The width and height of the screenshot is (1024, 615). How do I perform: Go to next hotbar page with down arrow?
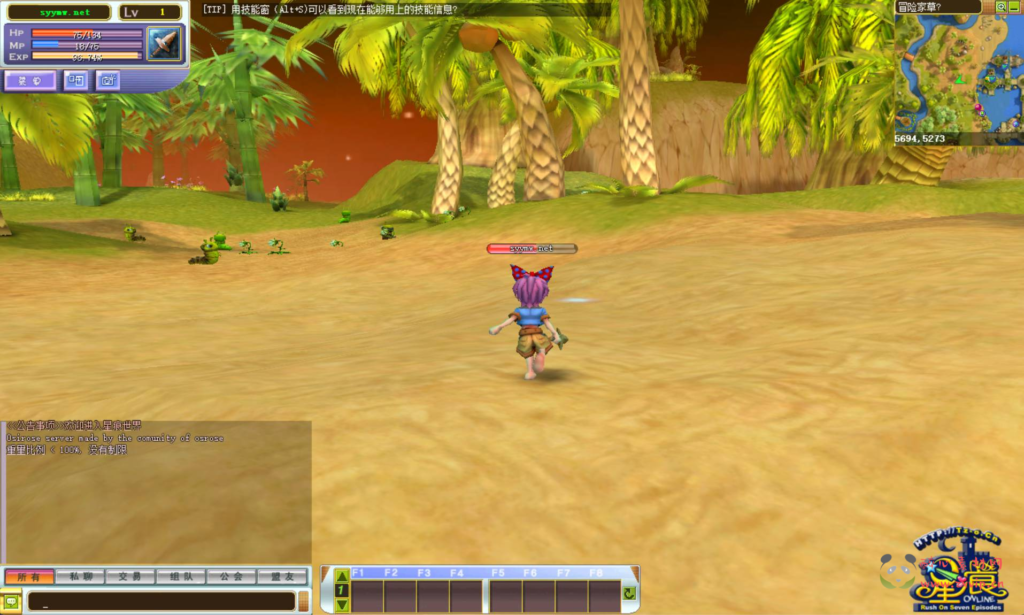[342, 604]
